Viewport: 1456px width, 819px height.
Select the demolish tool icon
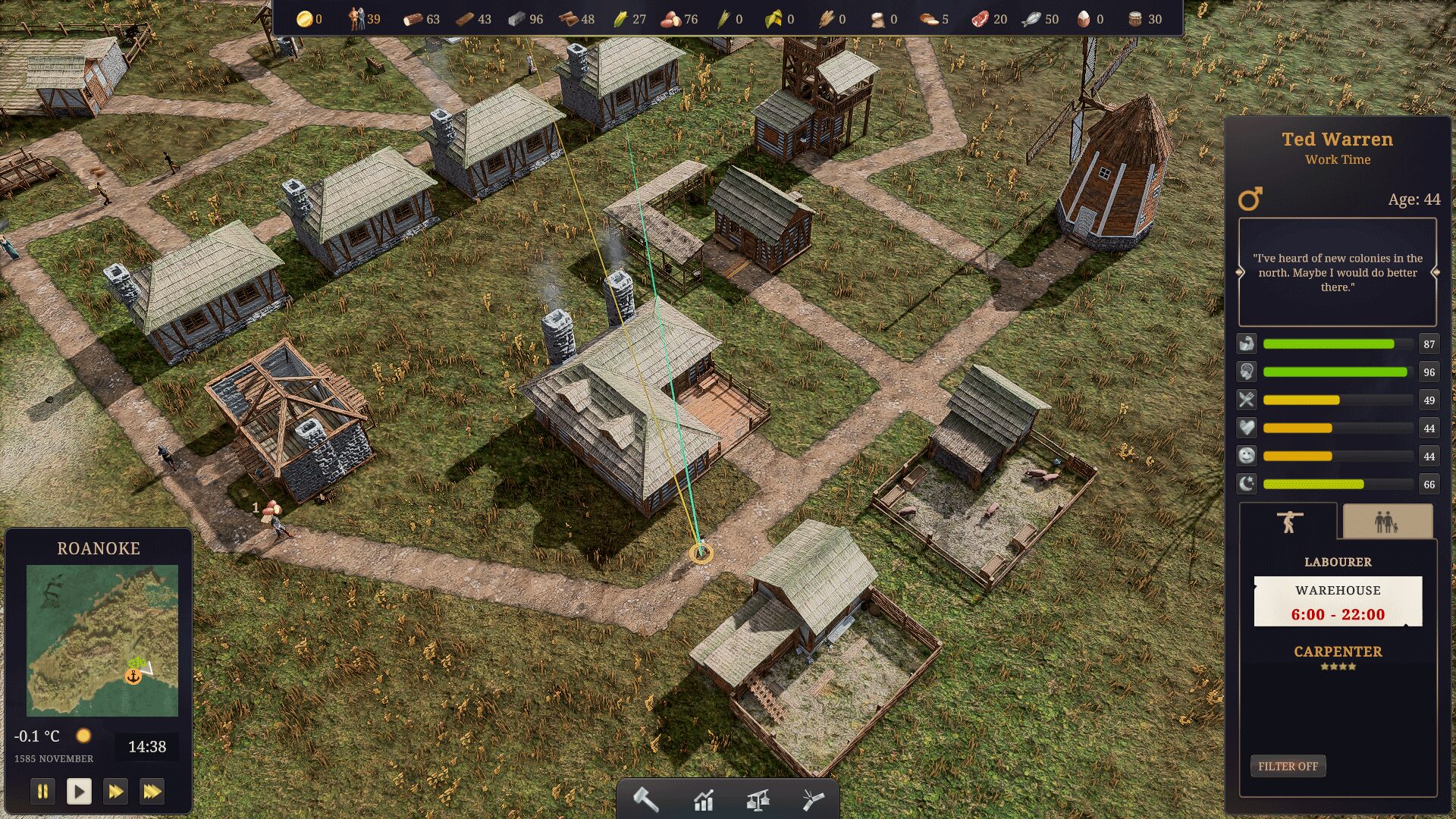812,799
